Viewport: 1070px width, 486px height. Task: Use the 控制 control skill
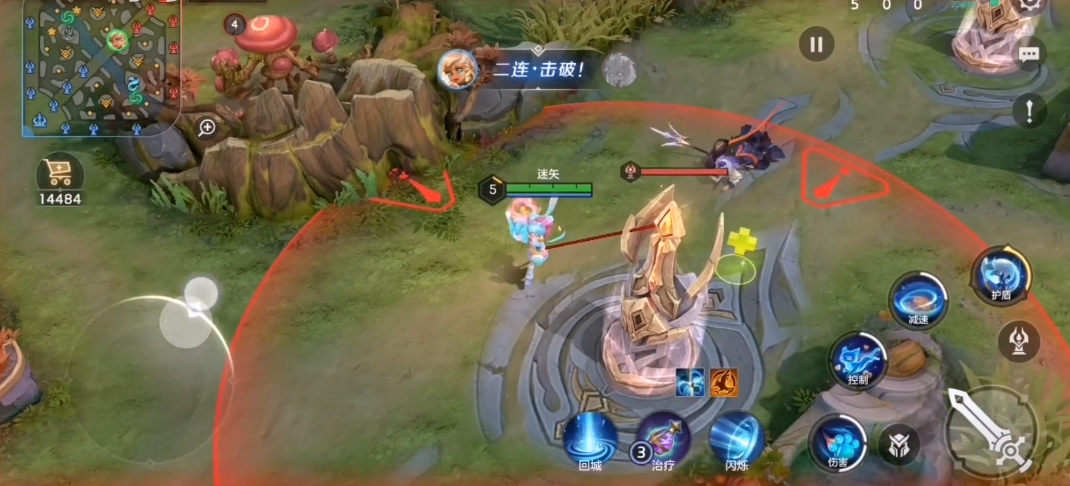858,360
